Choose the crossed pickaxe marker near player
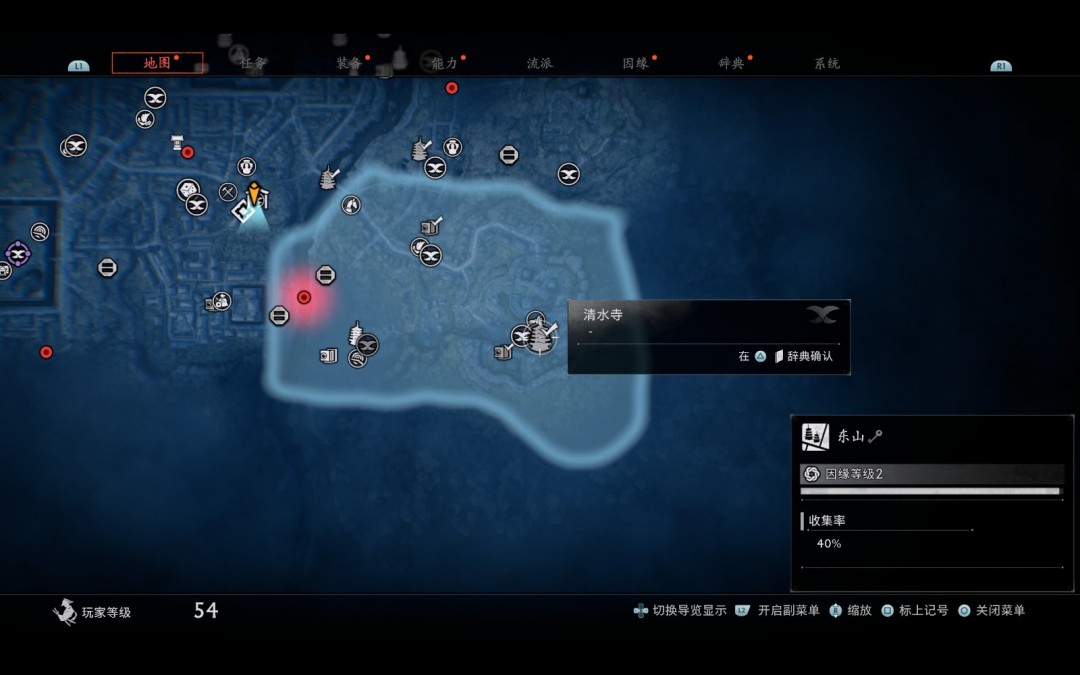The height and width of the screenshot is (675, 1080). point(228,192)
